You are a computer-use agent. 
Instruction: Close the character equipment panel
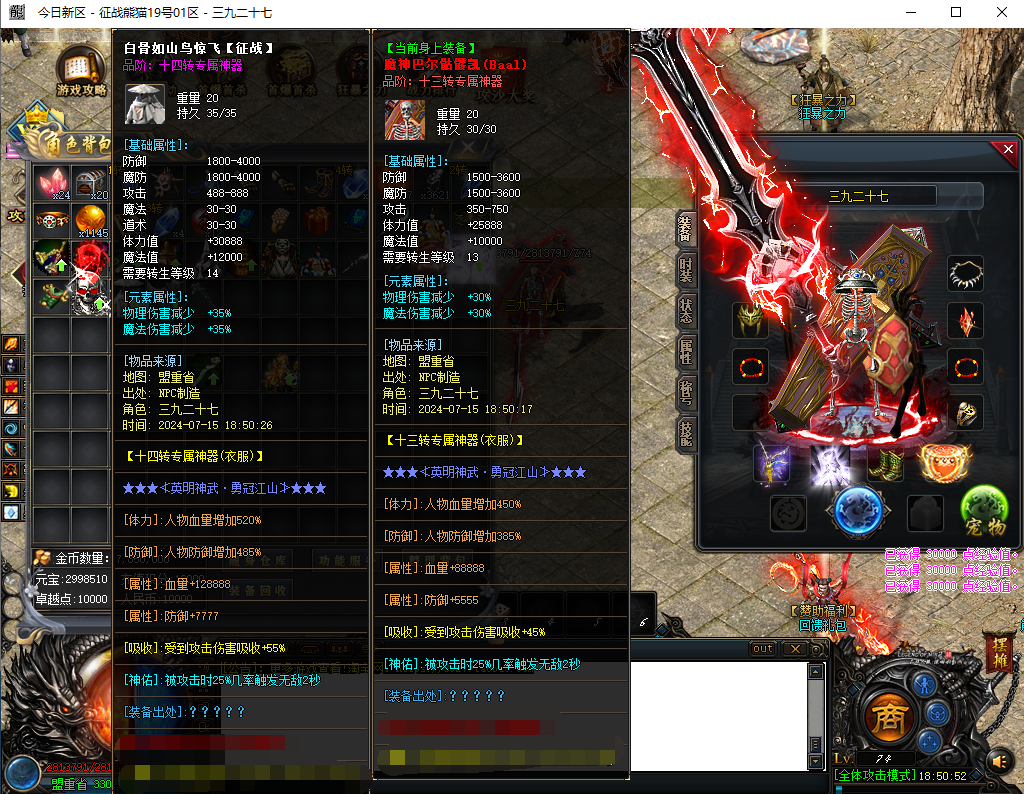coord(1007,150)
